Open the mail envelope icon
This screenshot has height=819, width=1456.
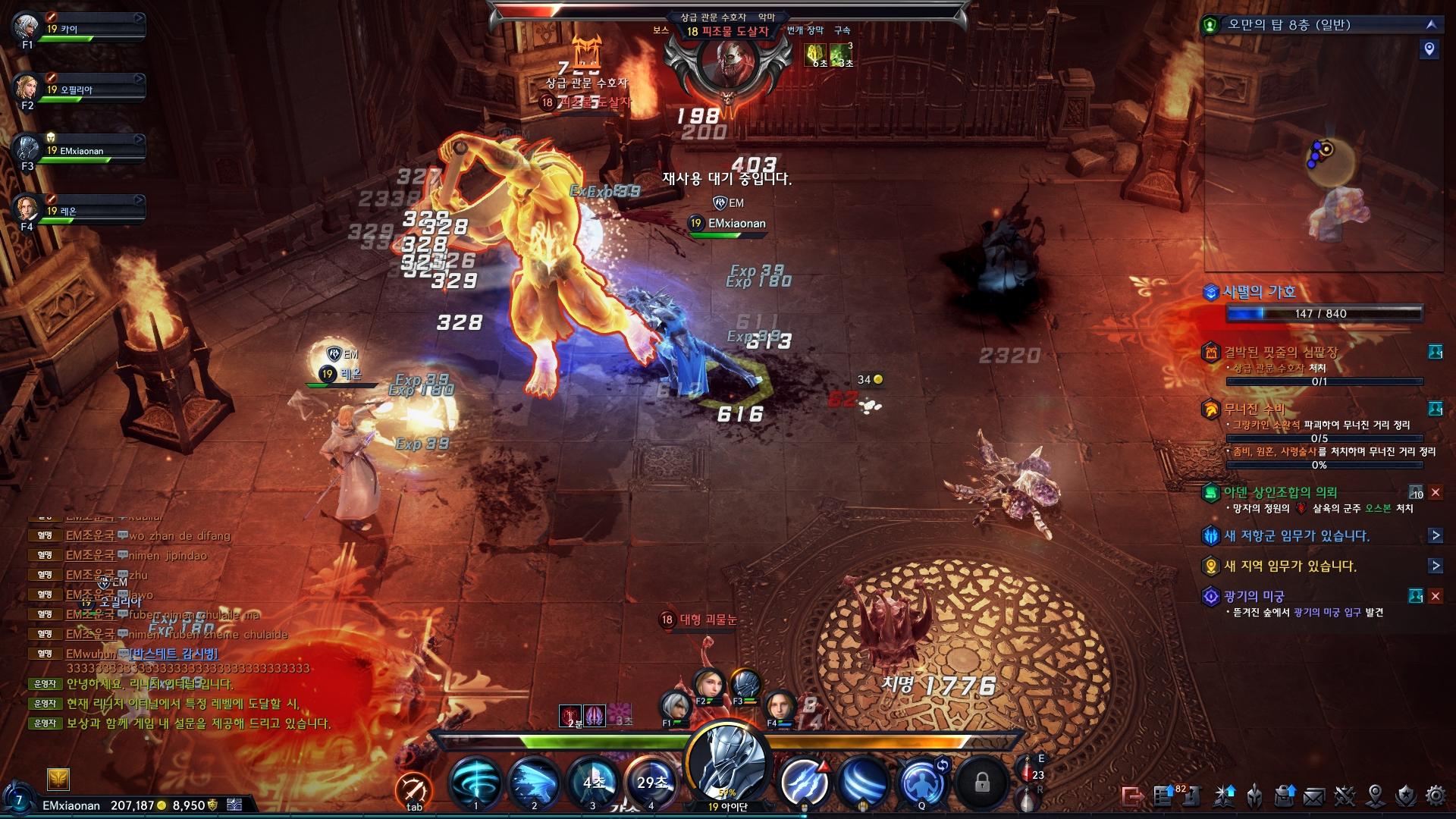pos(1314,795)
